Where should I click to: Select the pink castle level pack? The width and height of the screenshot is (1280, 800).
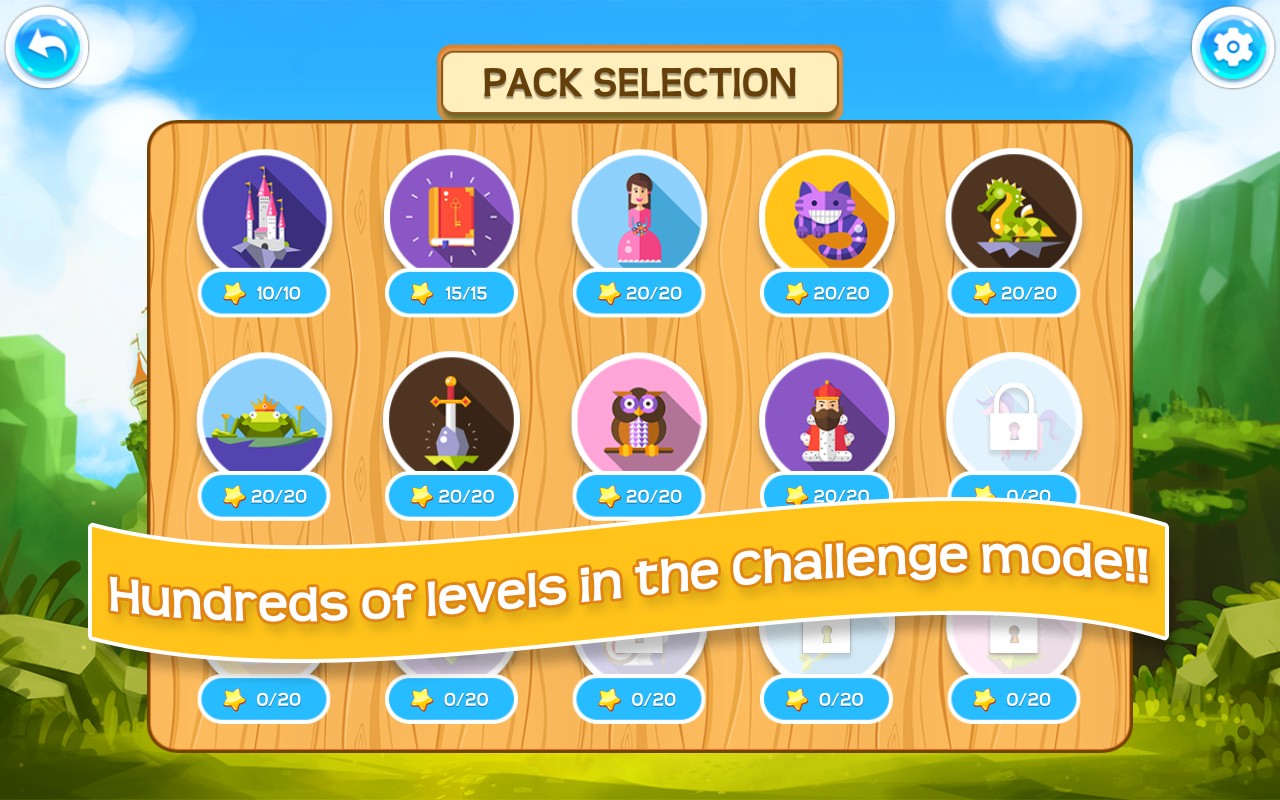[x=265, y=215]
